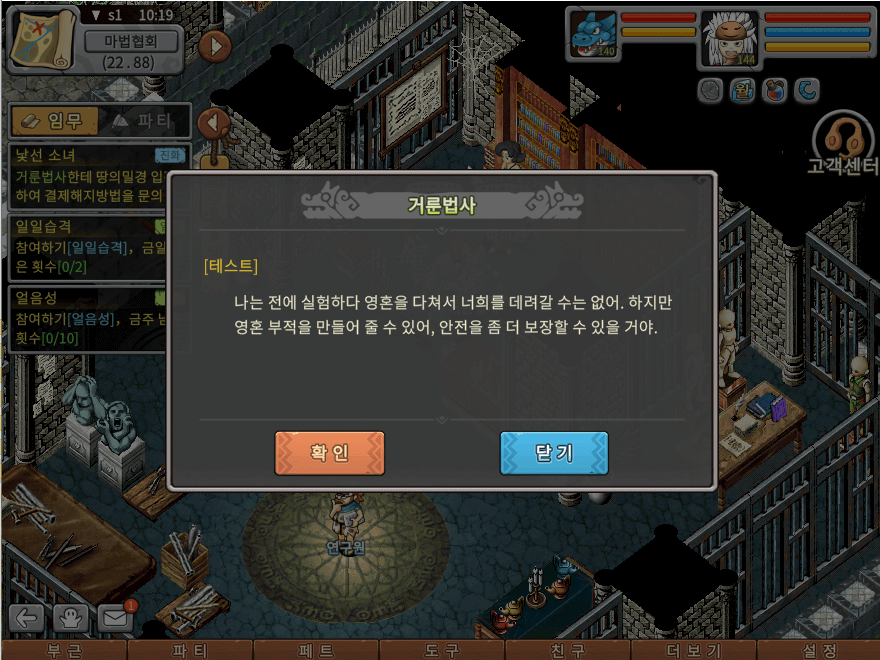
Task: Open the mail envelope with notification
Action: 115,618
